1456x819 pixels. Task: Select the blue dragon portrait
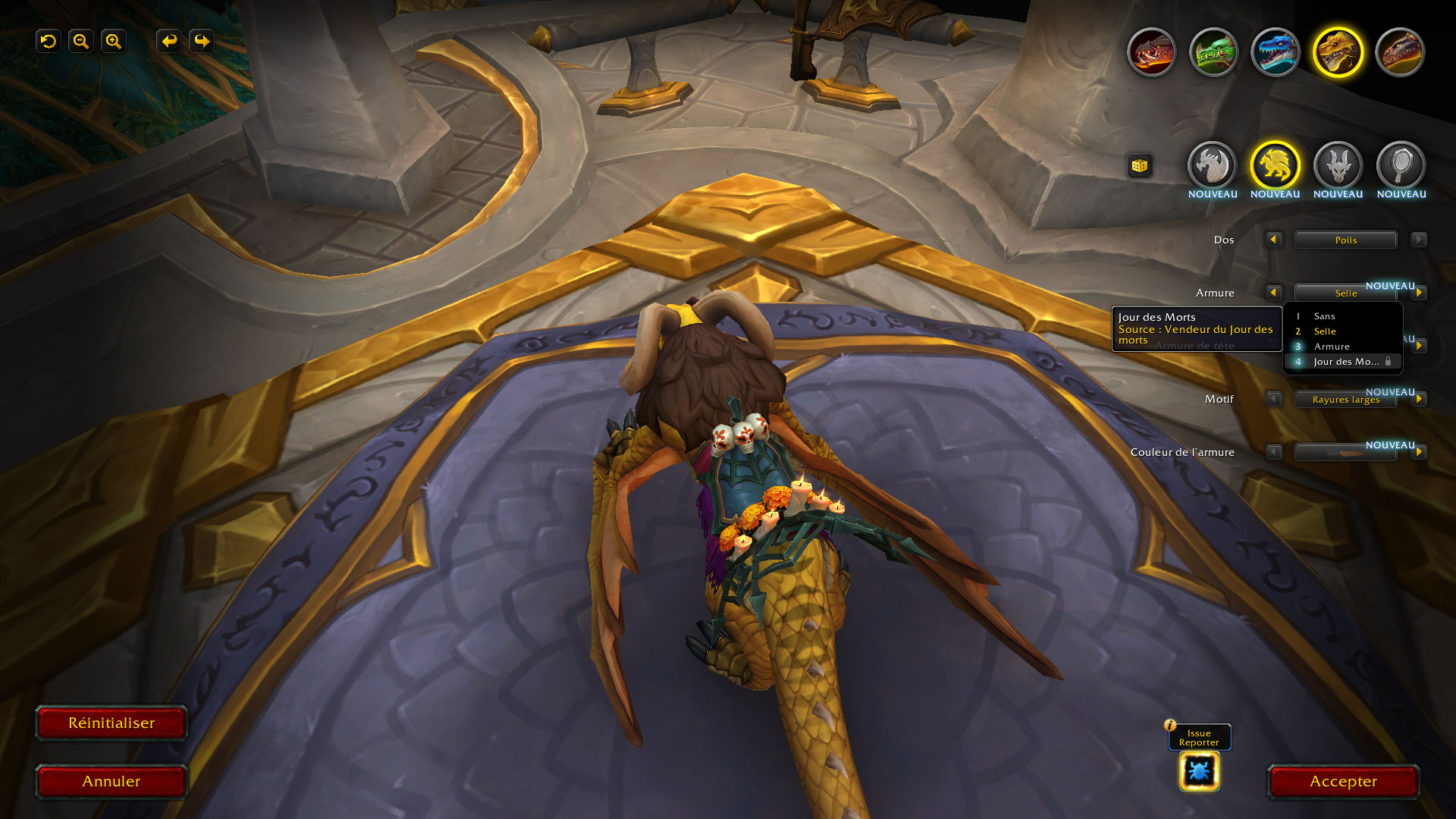[x=1276, y=52]
